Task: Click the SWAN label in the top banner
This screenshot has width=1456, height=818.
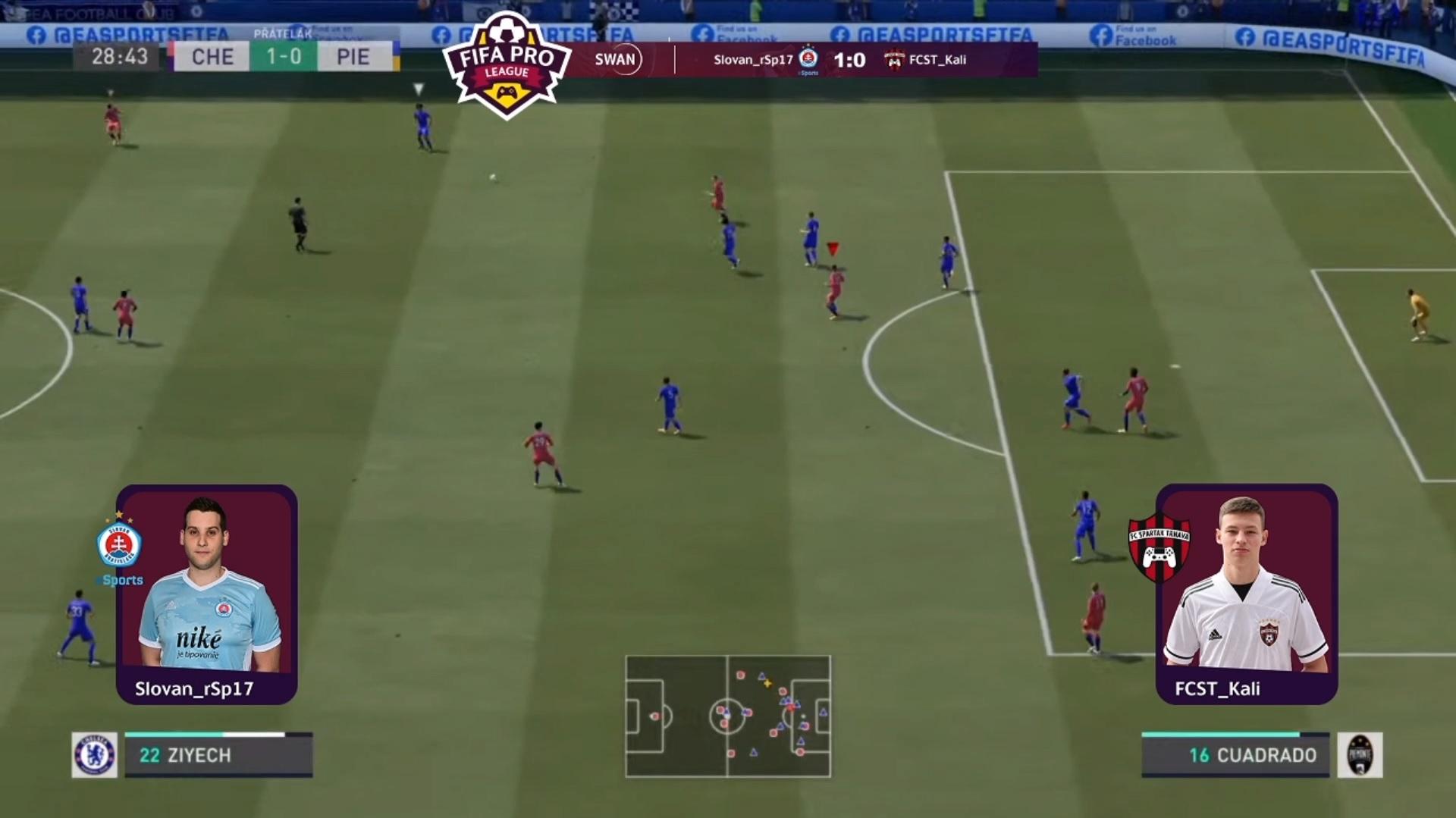Action: pos(615,60)
